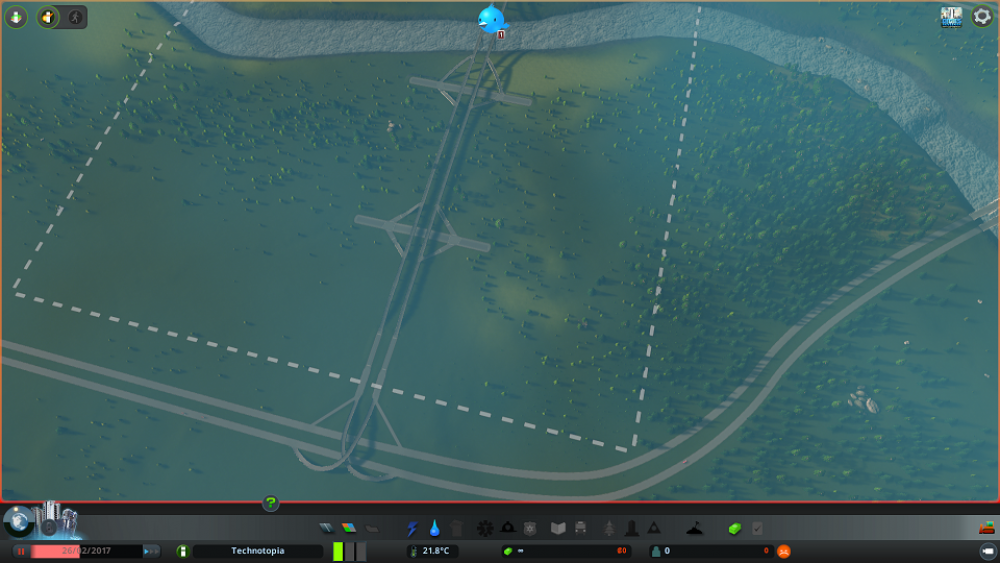Open the gear options menu
Viewport: 1000px width, 563px height.
(x=982, y=17)
